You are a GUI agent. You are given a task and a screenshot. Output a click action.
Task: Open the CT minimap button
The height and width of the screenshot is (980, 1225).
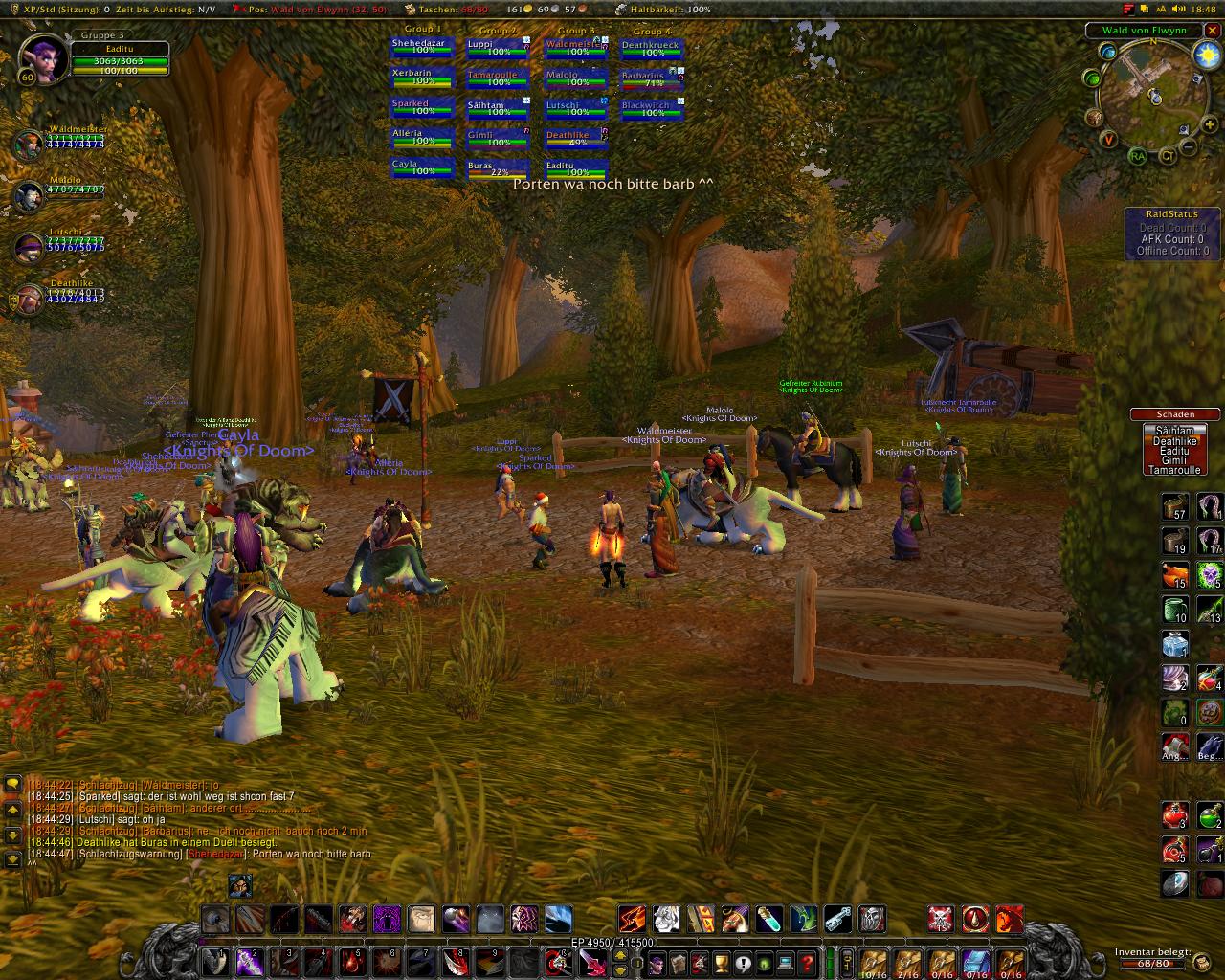[1168, 156]
